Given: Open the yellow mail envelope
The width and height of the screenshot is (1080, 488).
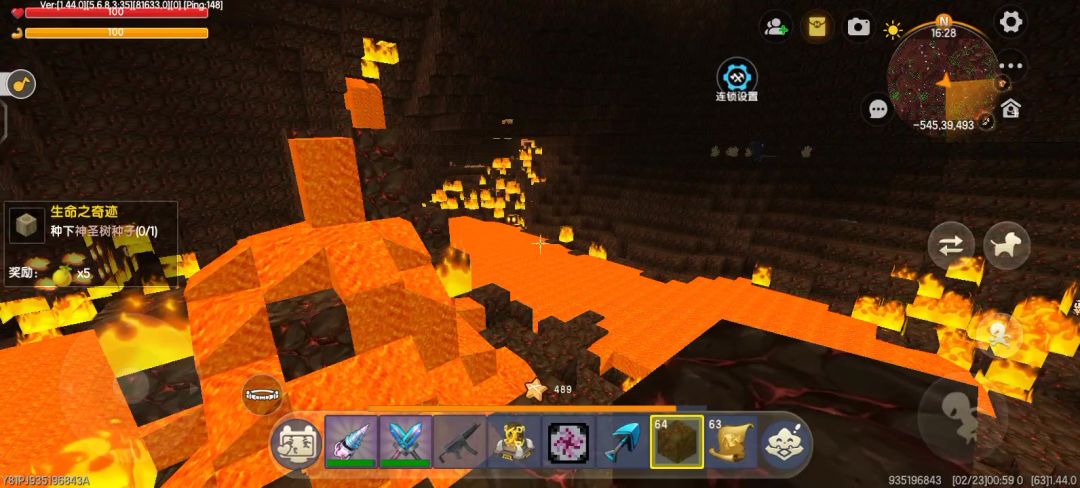Looking at the screenshot, I should pos(818,26).
